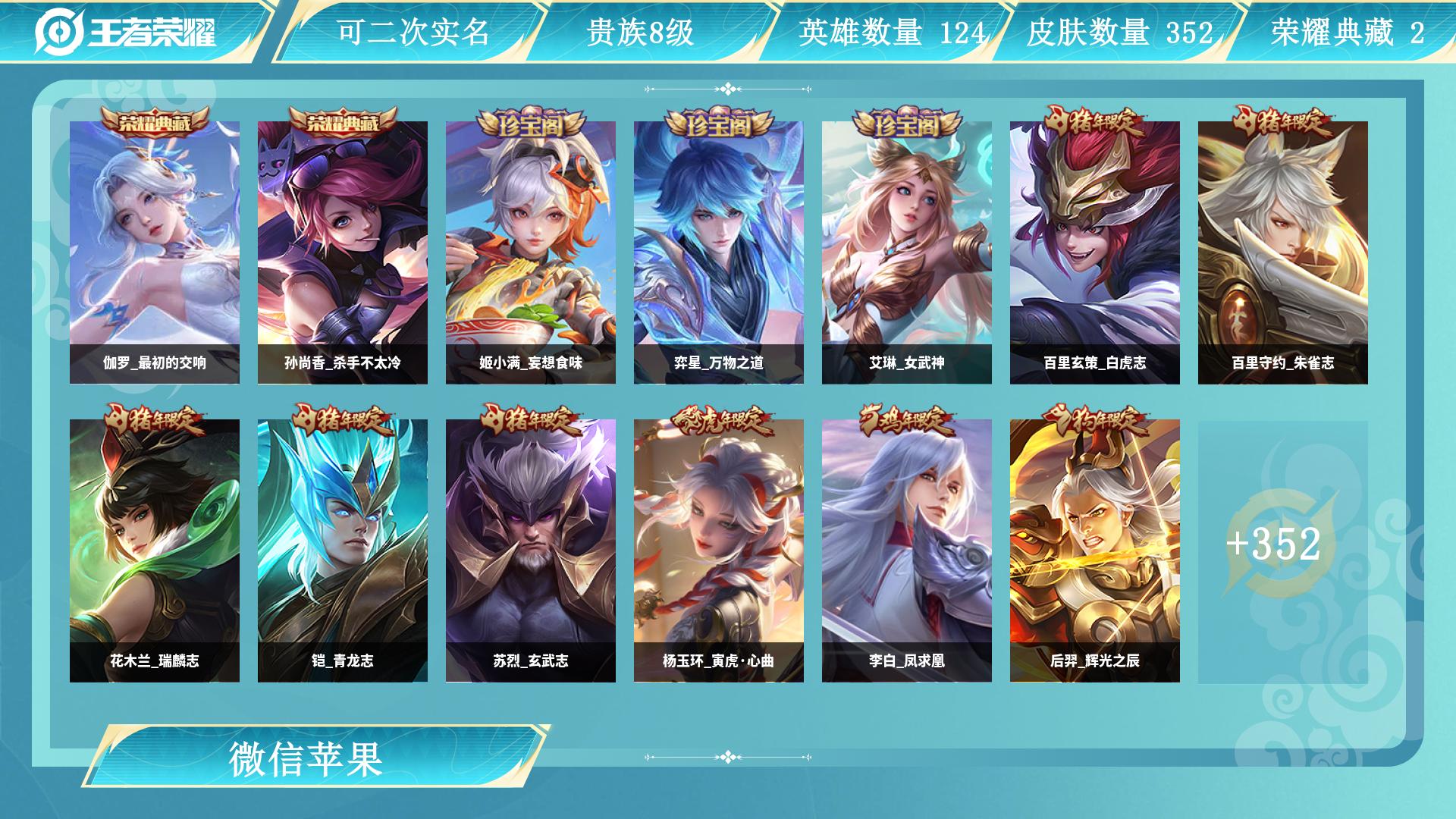Image resolution: width=1456 pixels, height=819 pixels.
Task: Select the 弈星_万物之道 skin card
Action: click(719, 253)
